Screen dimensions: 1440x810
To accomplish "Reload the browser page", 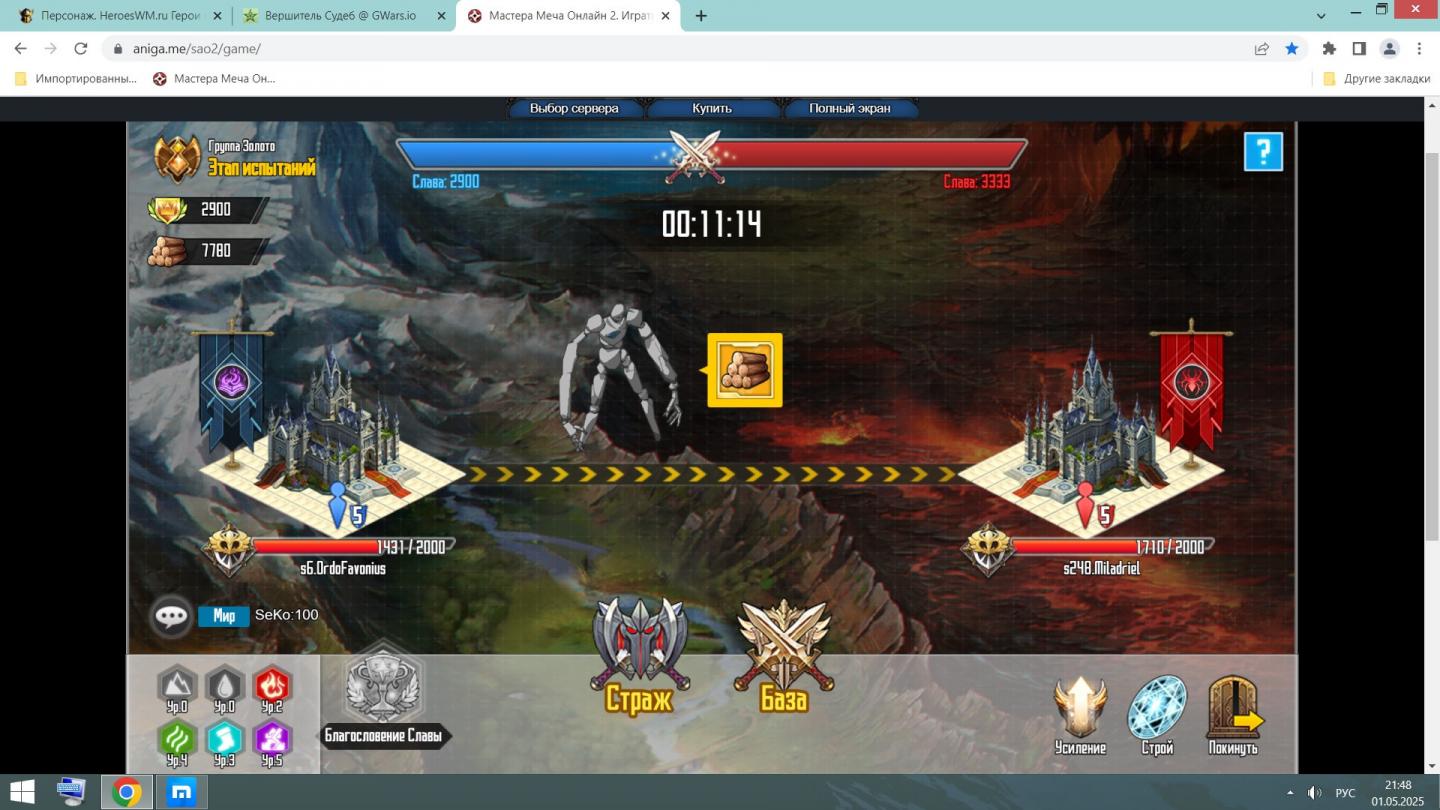I will click(x=81, y=48).
